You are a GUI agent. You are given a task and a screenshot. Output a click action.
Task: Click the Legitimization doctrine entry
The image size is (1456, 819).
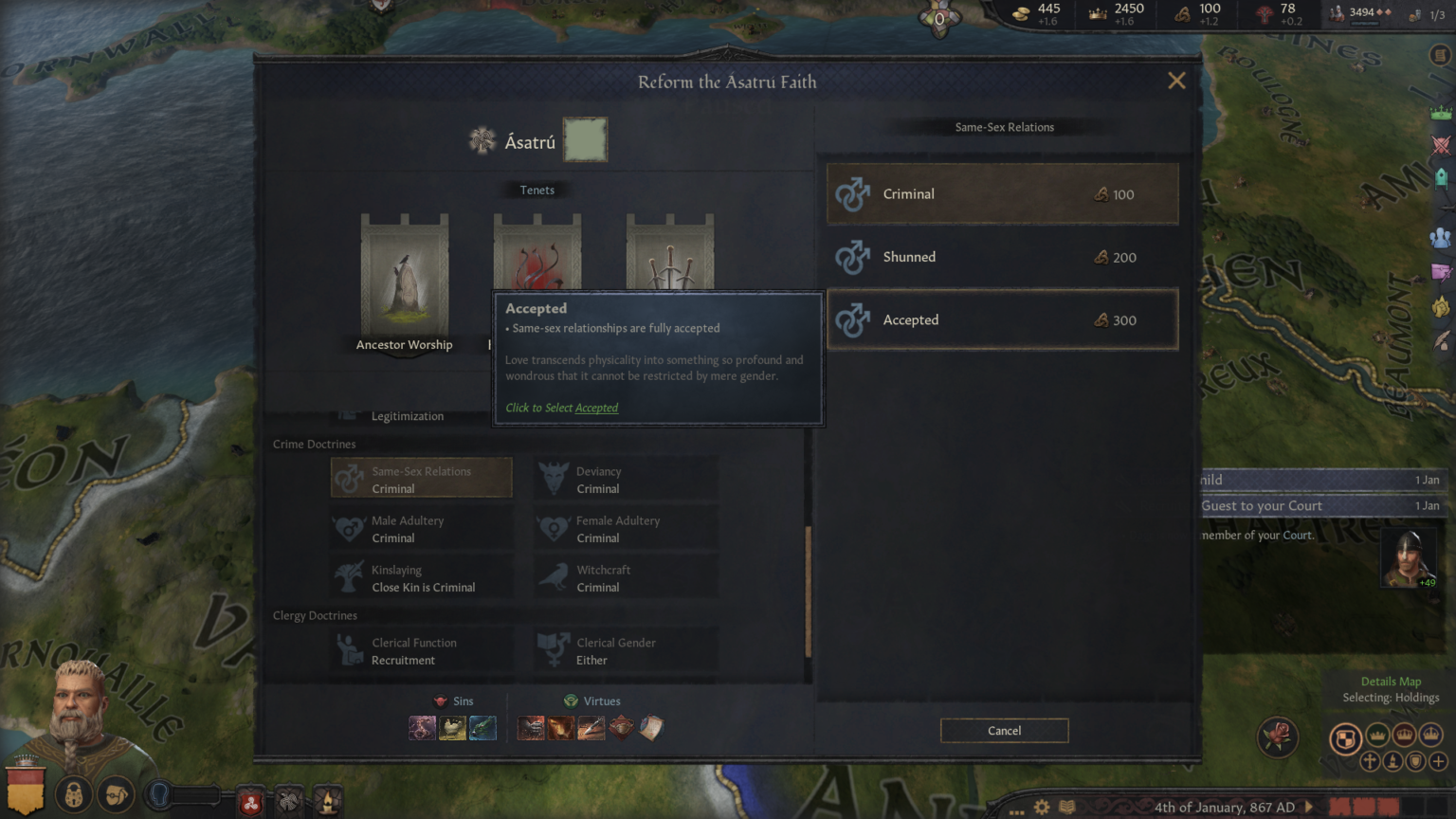(407, 416)
